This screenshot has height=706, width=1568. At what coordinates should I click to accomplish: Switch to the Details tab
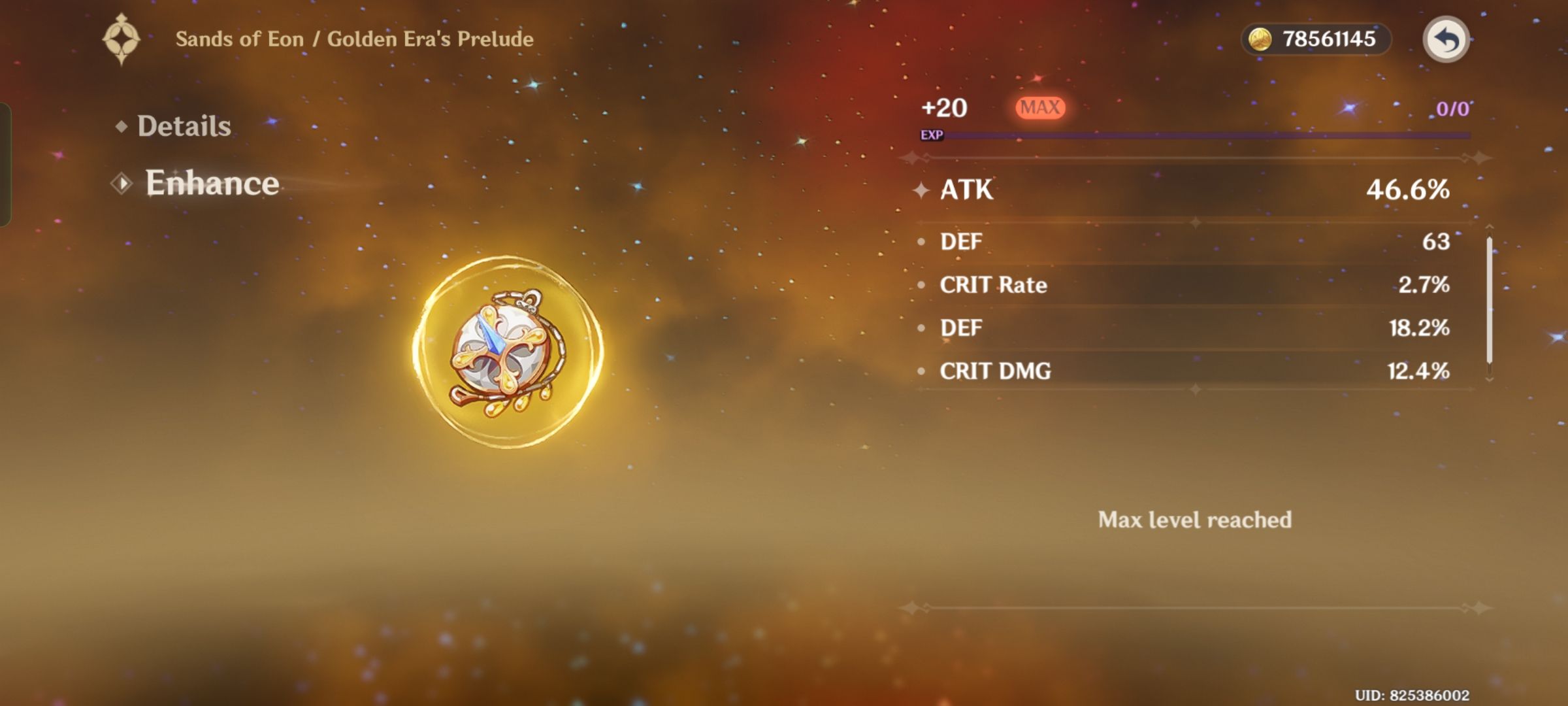point(184,125)
